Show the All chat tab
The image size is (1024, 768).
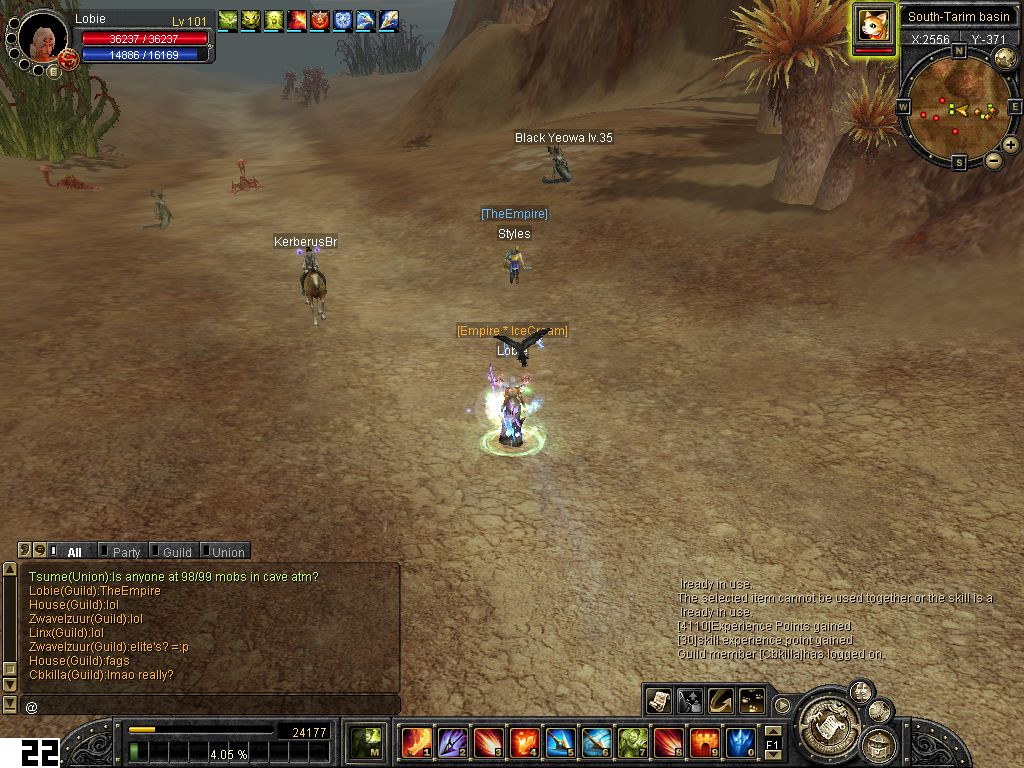tap(74, 552)
